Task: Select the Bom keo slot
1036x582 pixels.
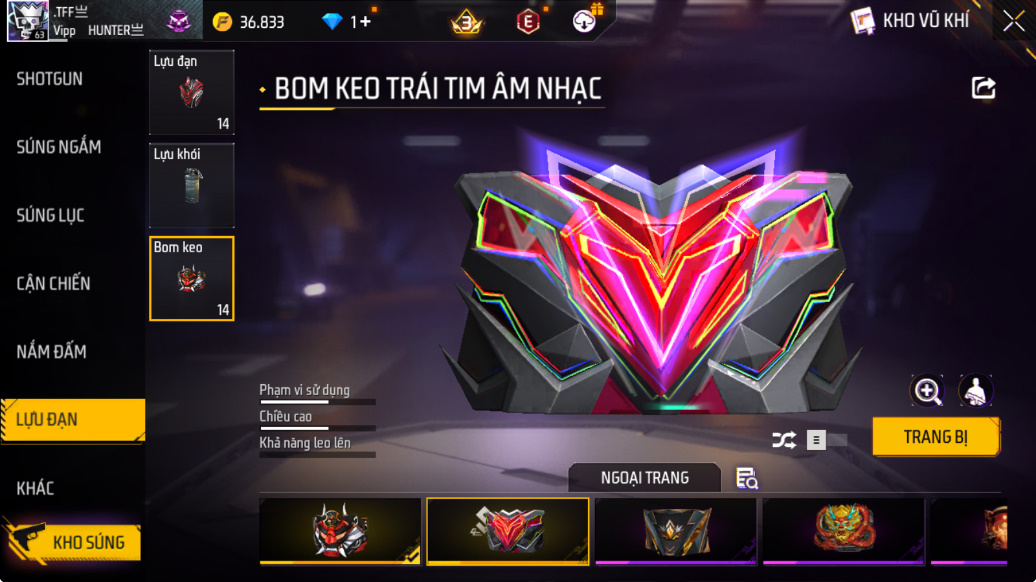Action: (192, 279)
